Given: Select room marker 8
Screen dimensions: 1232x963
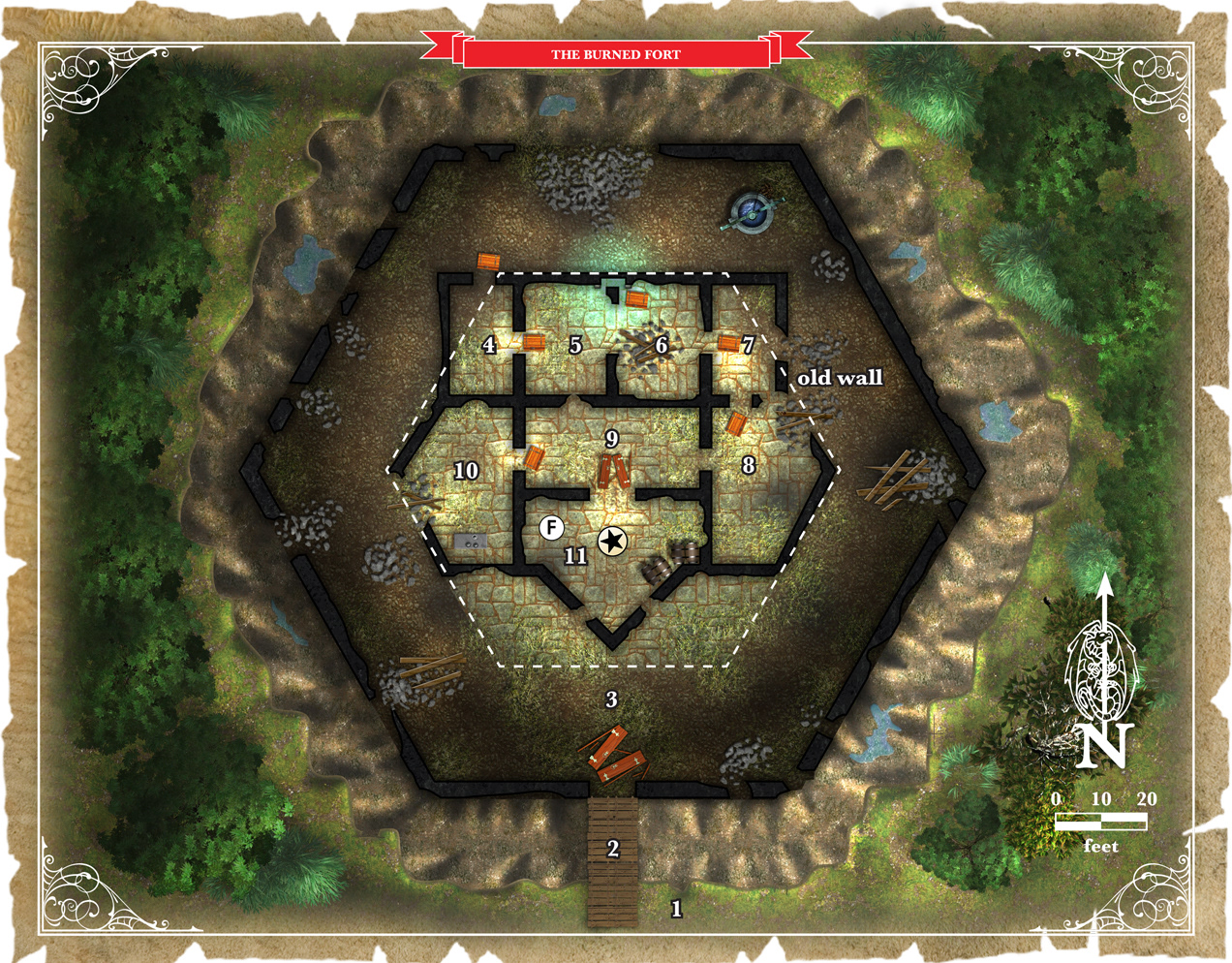Looking at the screenshot, I should 748,465.
